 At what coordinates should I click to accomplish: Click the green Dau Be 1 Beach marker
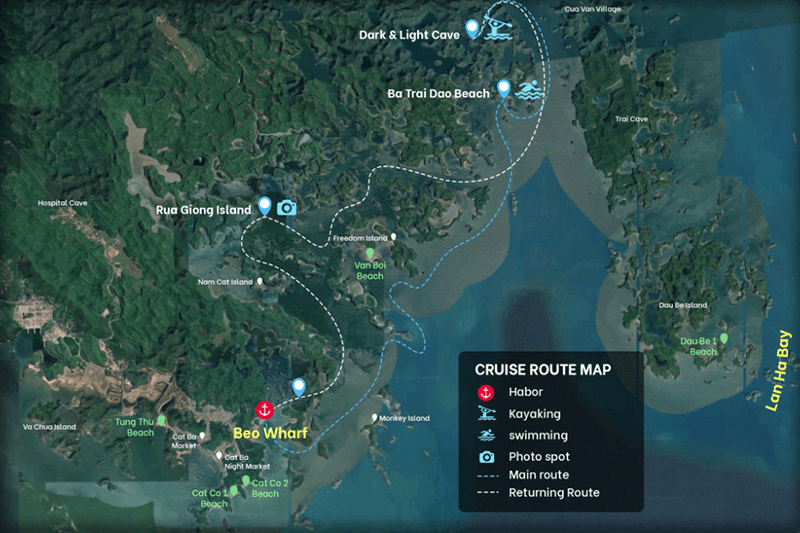(725, 340)
